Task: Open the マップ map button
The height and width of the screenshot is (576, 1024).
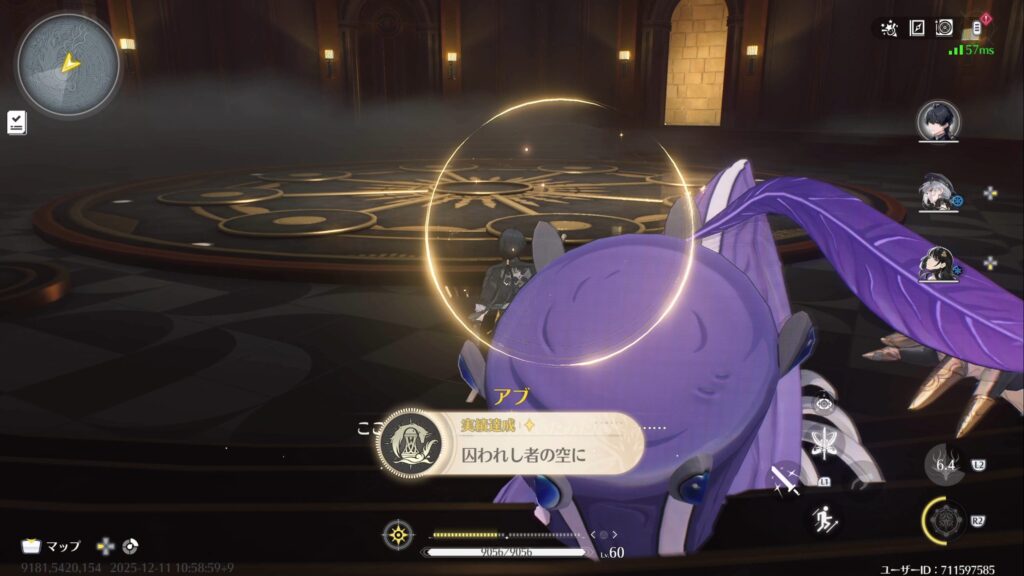Action: pyautogui.click(x=52, y=546)
